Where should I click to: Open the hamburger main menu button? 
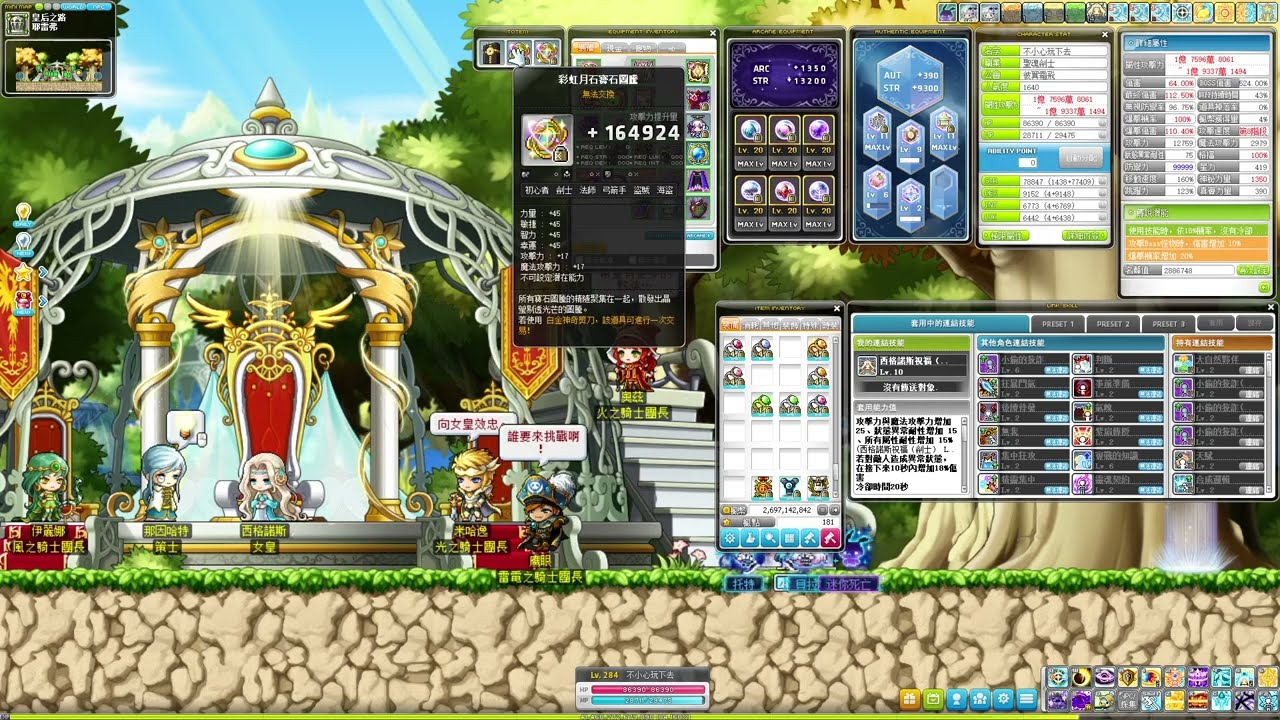coord(1025,699)
